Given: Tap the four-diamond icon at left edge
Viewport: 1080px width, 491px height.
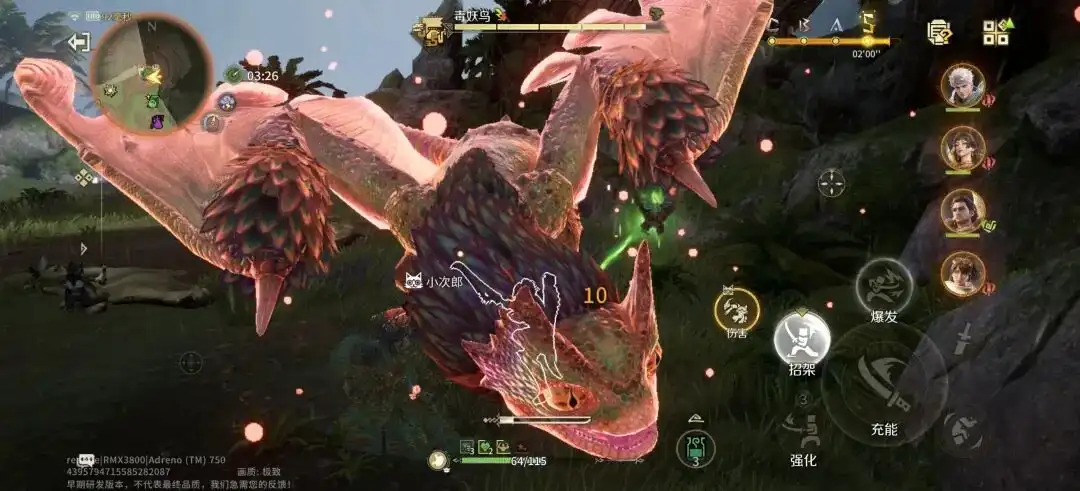Looking at the screenshot, I should click(84, 179).
